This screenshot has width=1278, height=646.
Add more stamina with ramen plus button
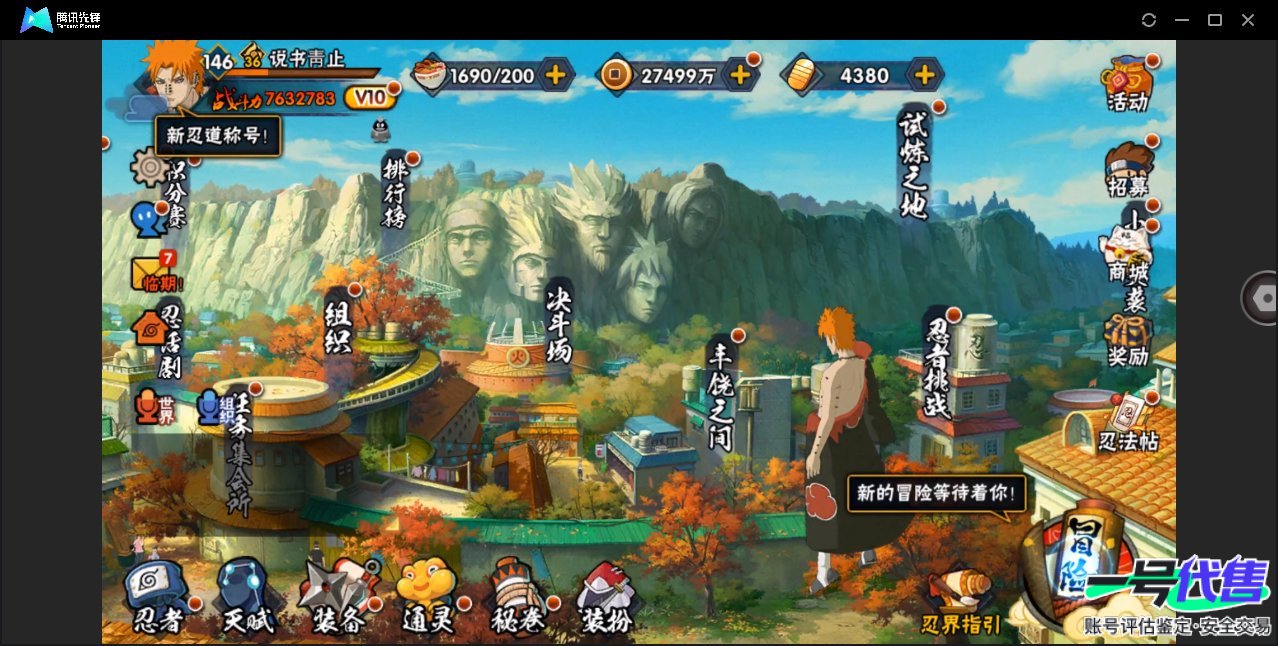555,74
